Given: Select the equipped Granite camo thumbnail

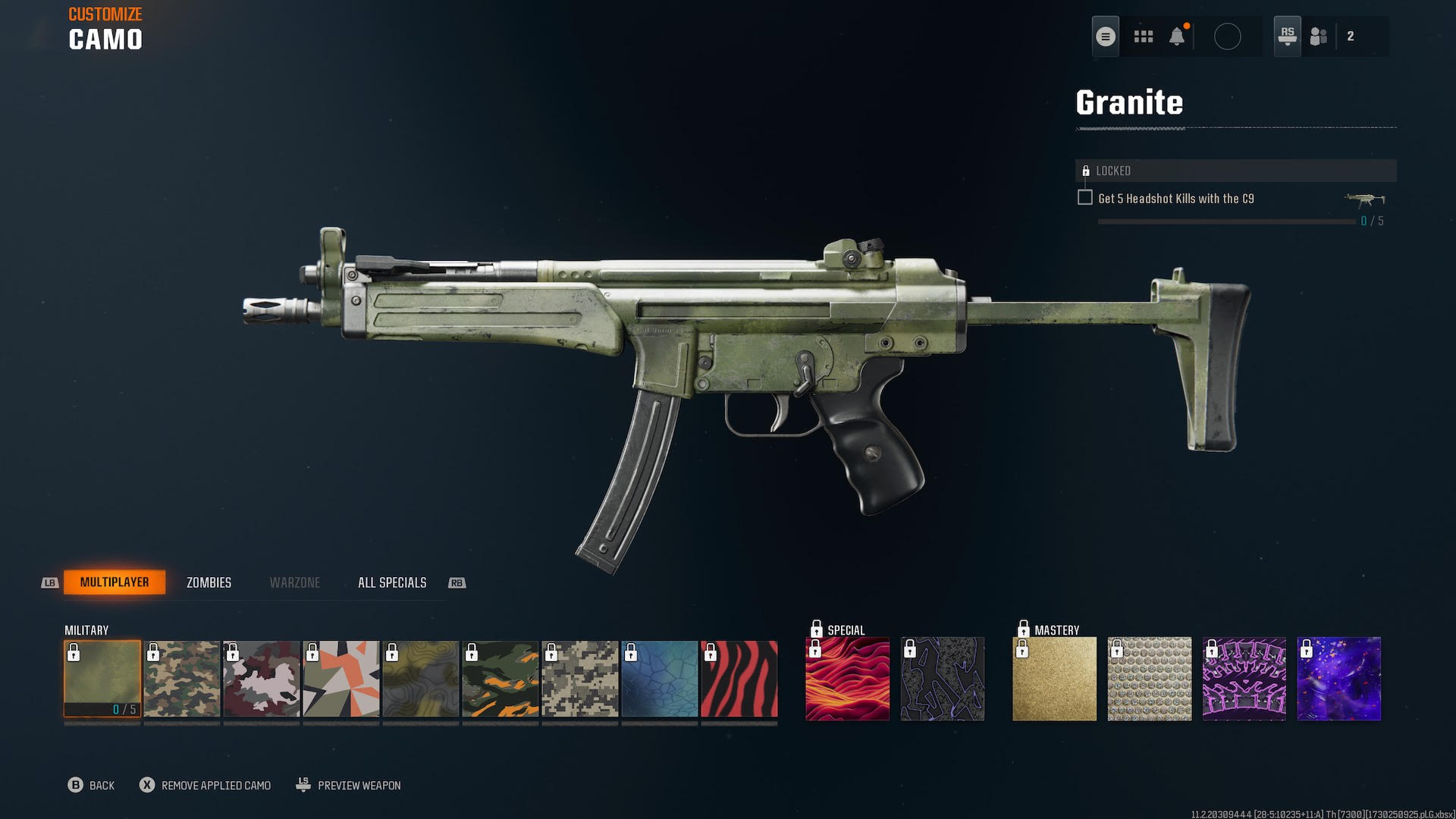Looking at the screenshot, I should coord(102,677).
